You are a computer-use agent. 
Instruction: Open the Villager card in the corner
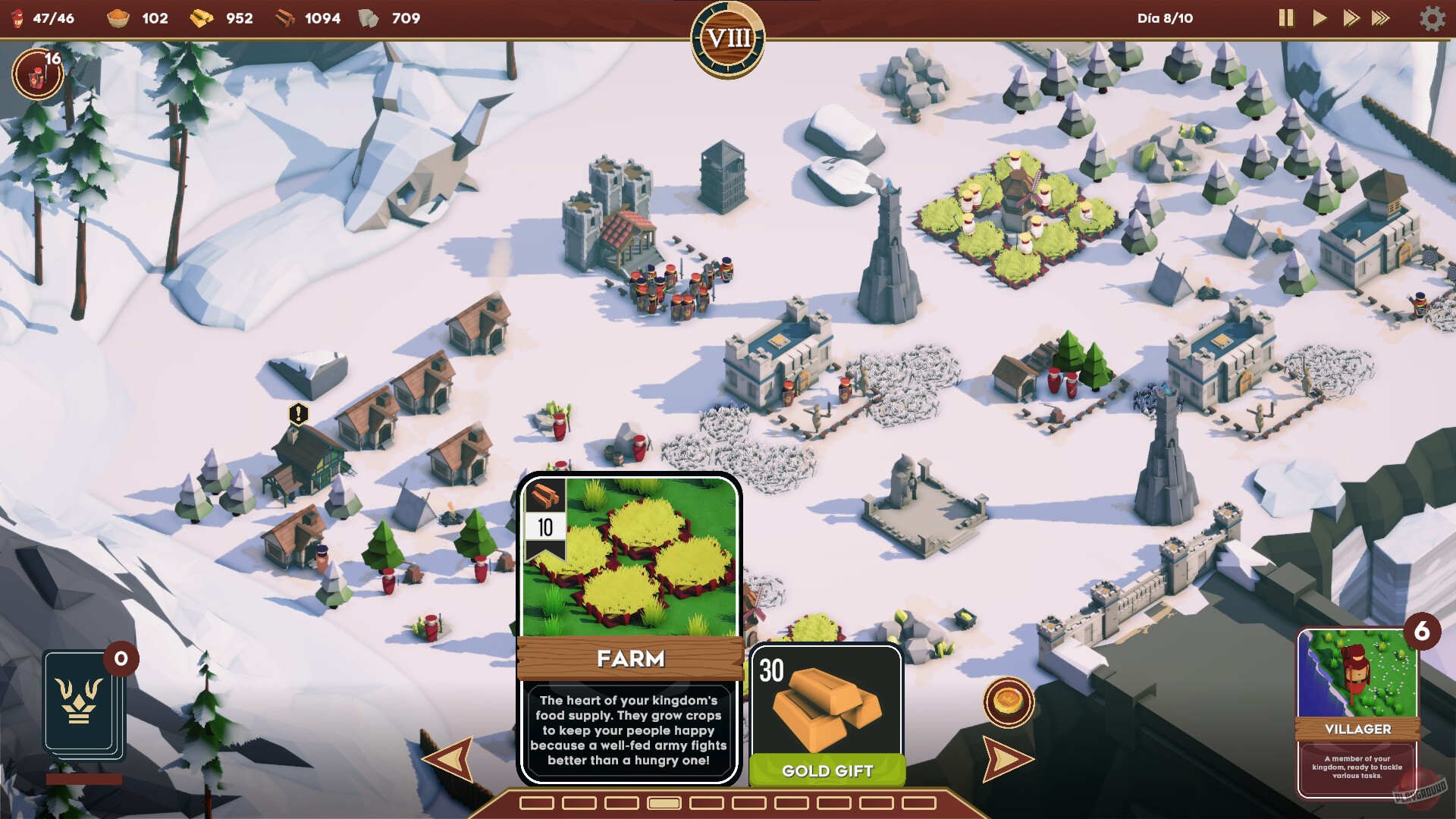(1357, 713)
